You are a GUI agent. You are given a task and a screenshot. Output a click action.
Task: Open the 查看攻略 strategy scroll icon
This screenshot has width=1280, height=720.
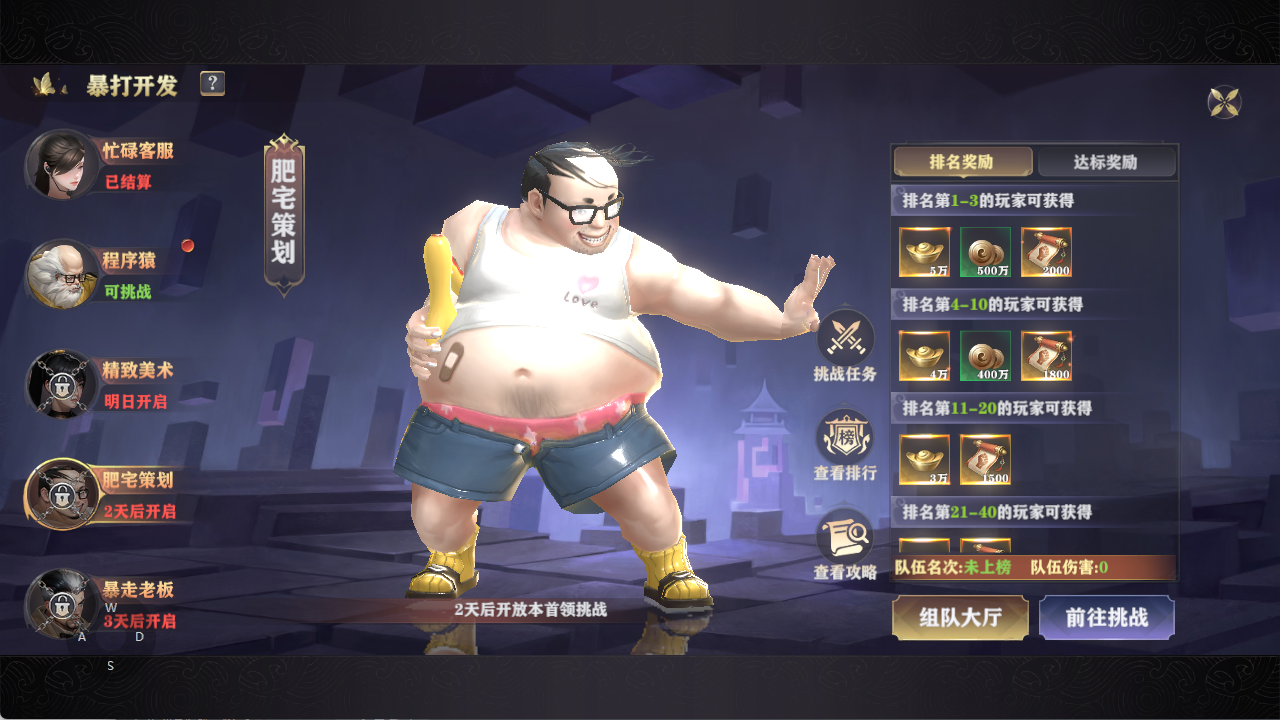coord(843,537)
